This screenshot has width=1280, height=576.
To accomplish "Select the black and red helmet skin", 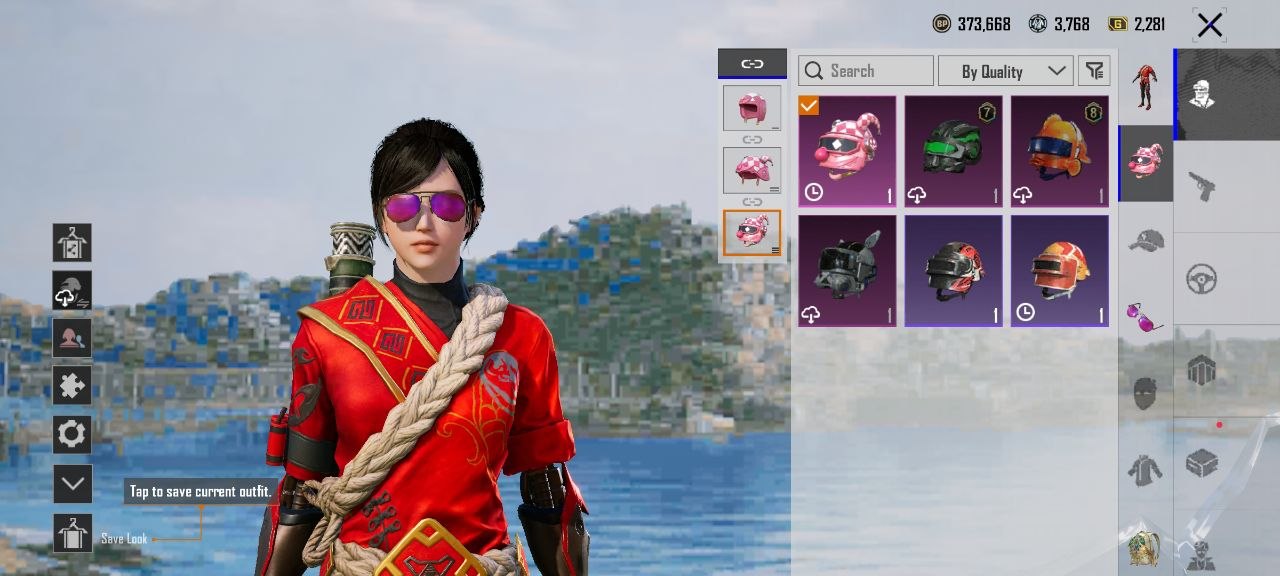I will point(953,270).
